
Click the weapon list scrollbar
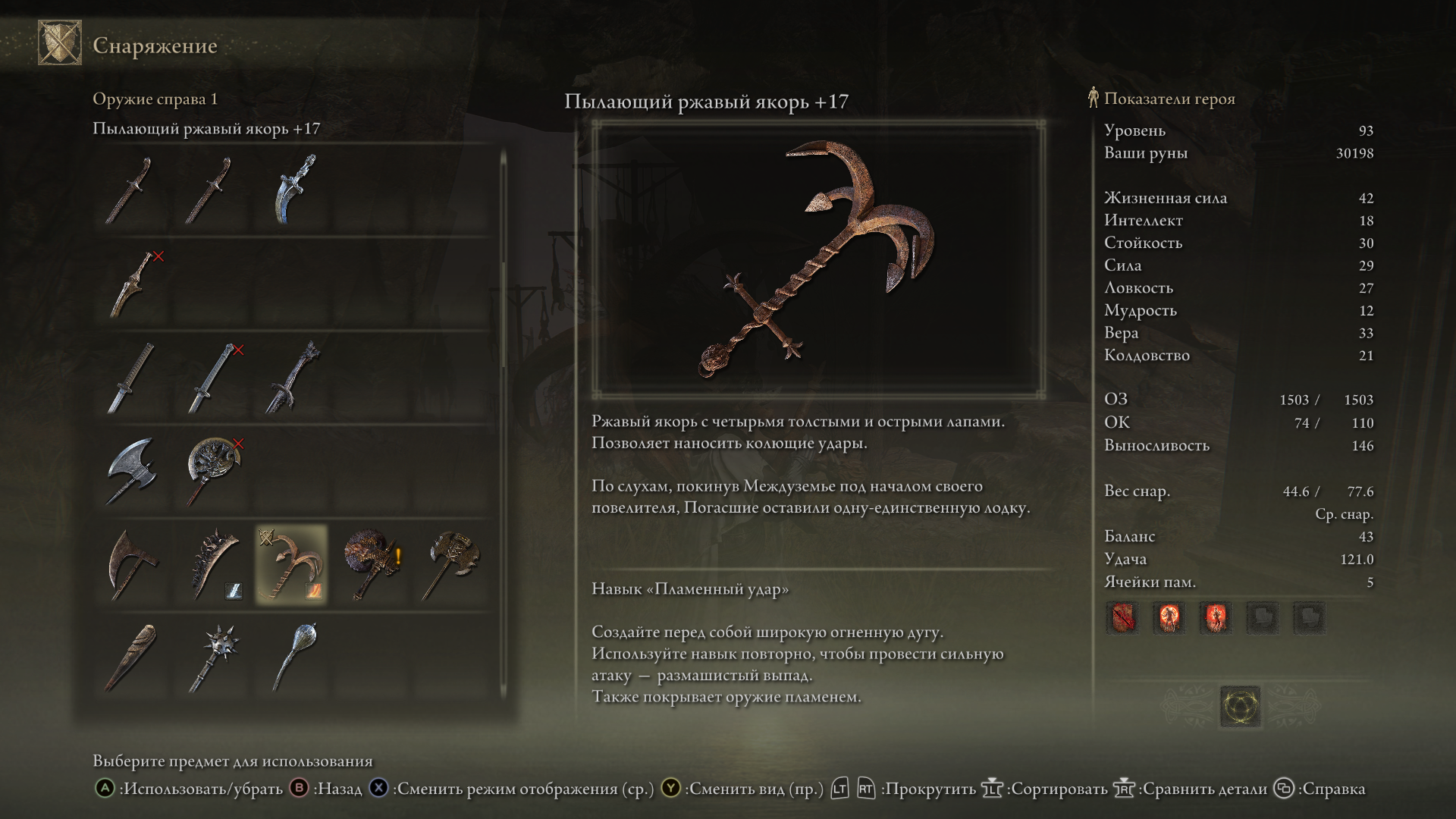pyautogui.click(x=503, y=318)
